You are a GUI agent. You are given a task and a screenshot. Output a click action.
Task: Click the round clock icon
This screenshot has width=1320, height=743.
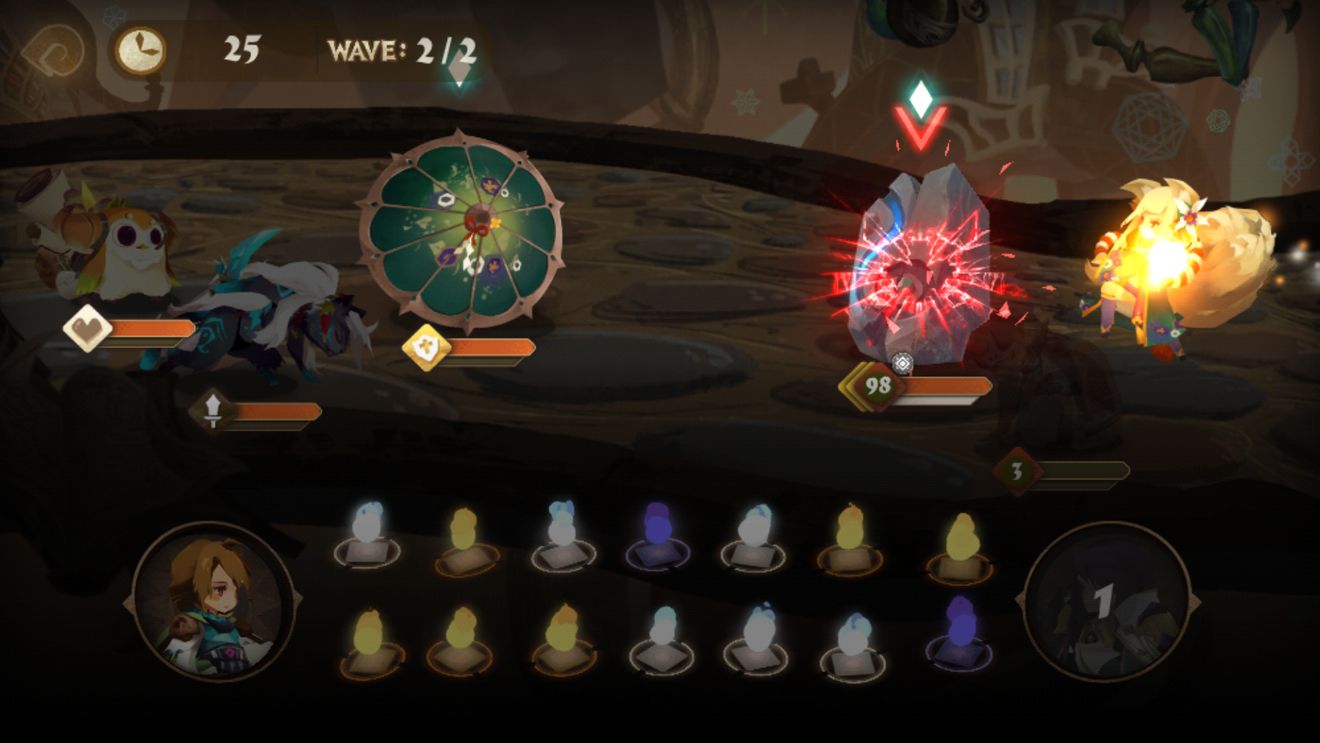[139, 50]
